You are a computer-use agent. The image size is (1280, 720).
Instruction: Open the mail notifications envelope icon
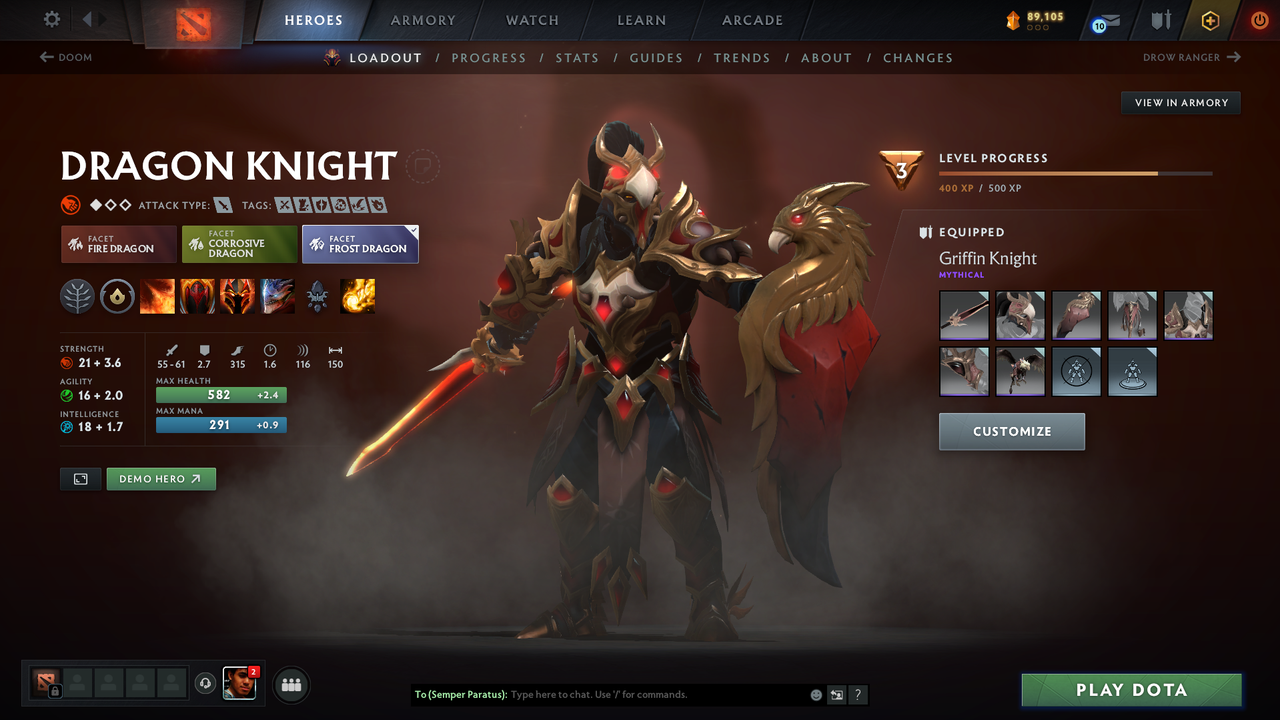(x=1103, y=20)
